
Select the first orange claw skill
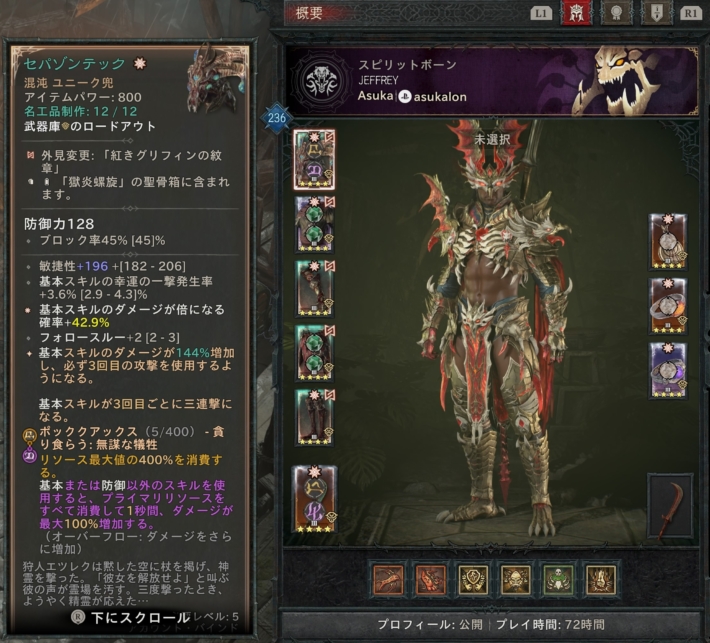click(389, 580)
